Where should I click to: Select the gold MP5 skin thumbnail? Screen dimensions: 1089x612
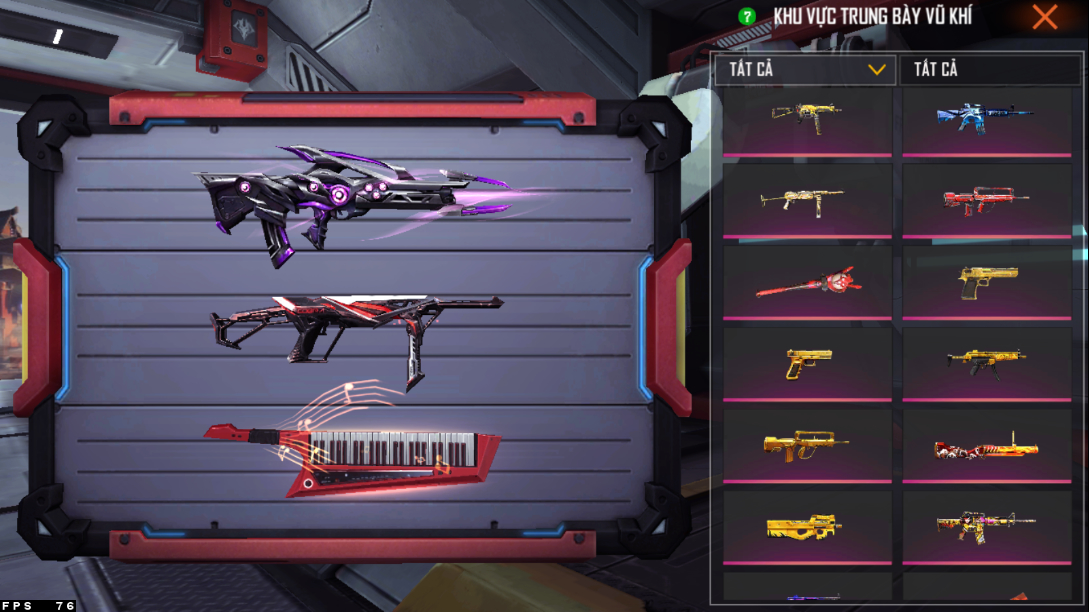tap(986, 363)
